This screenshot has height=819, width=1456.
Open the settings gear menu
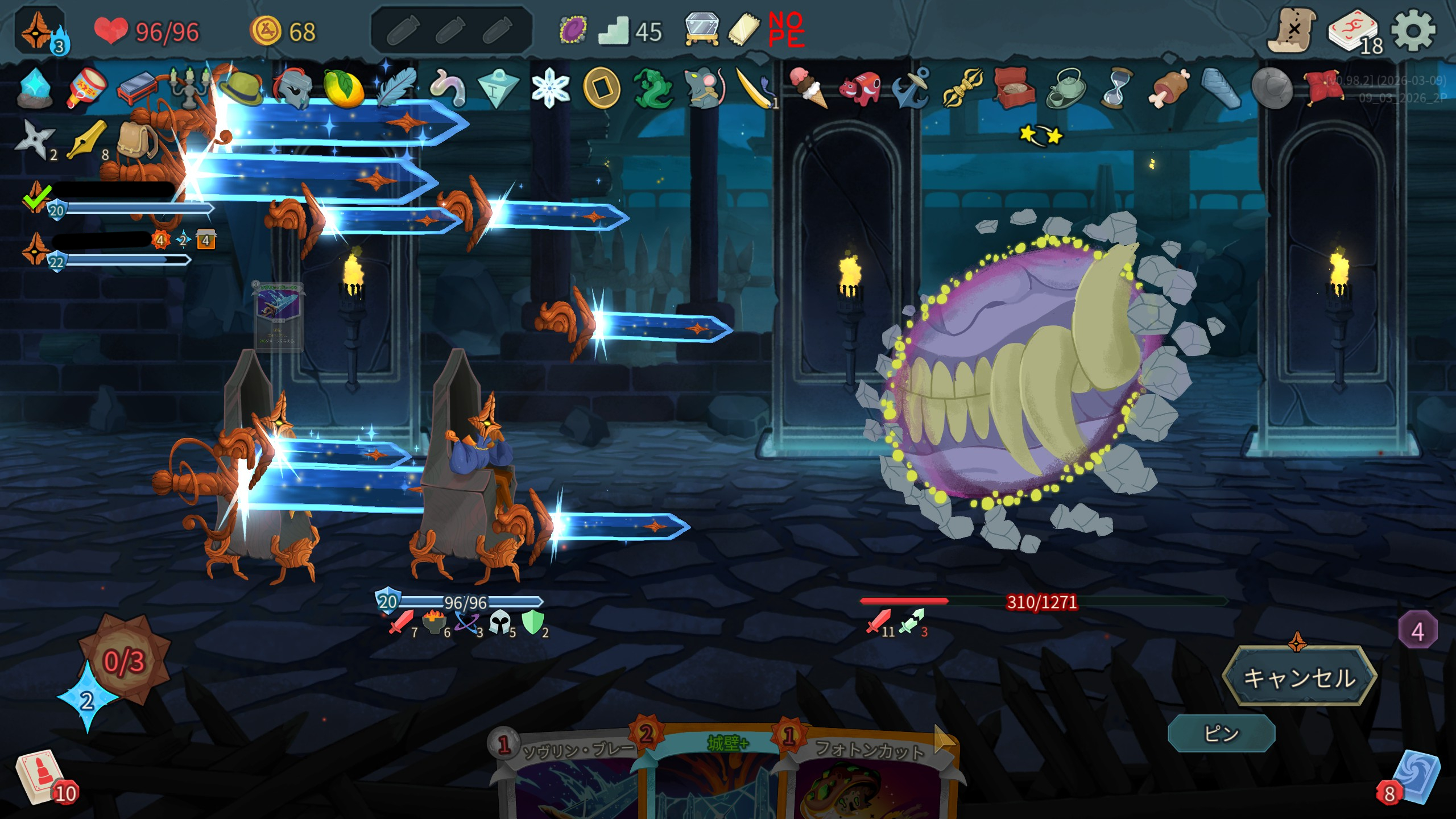1413,31
